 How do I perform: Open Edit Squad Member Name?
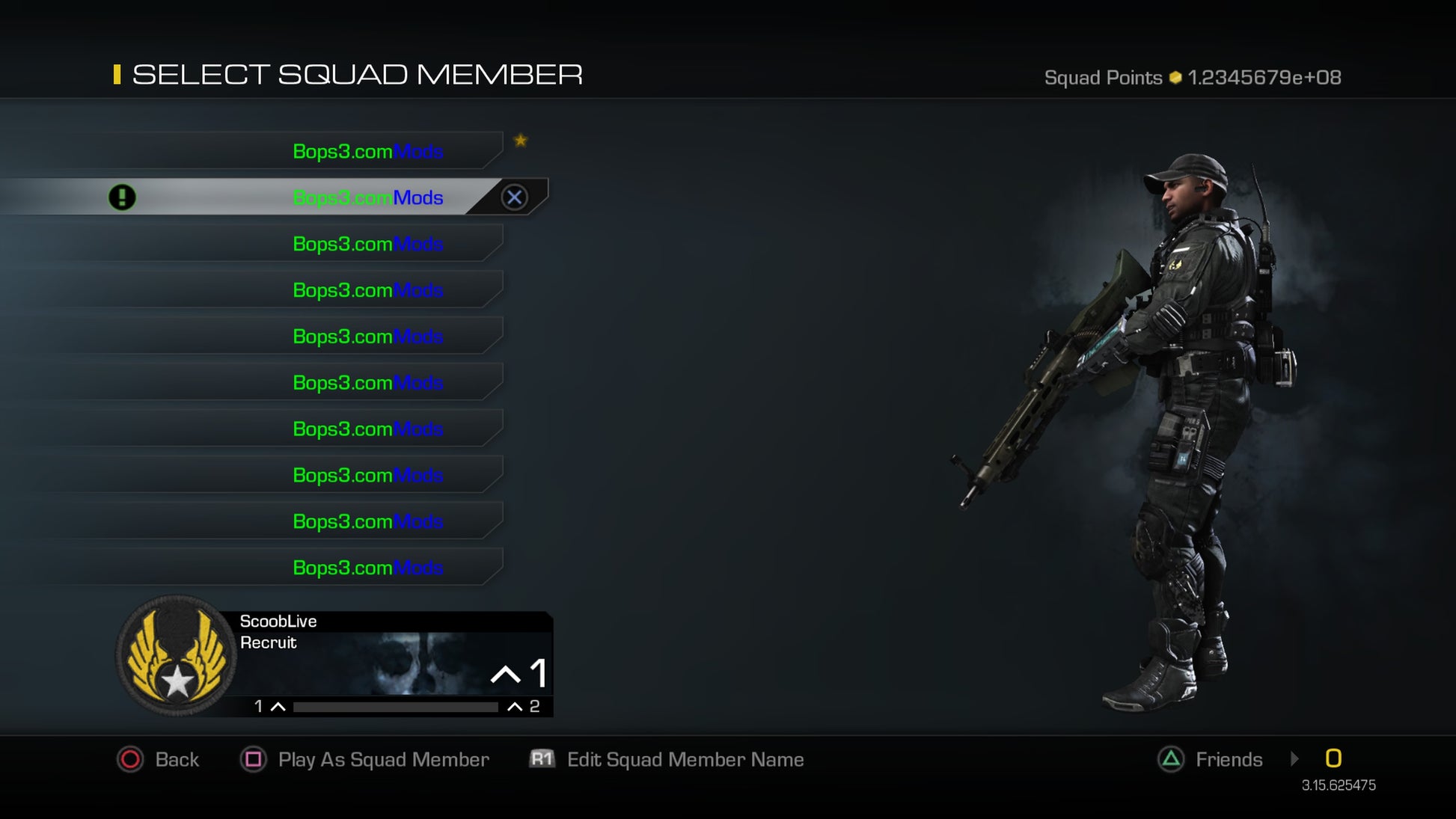tap(667, 760)
